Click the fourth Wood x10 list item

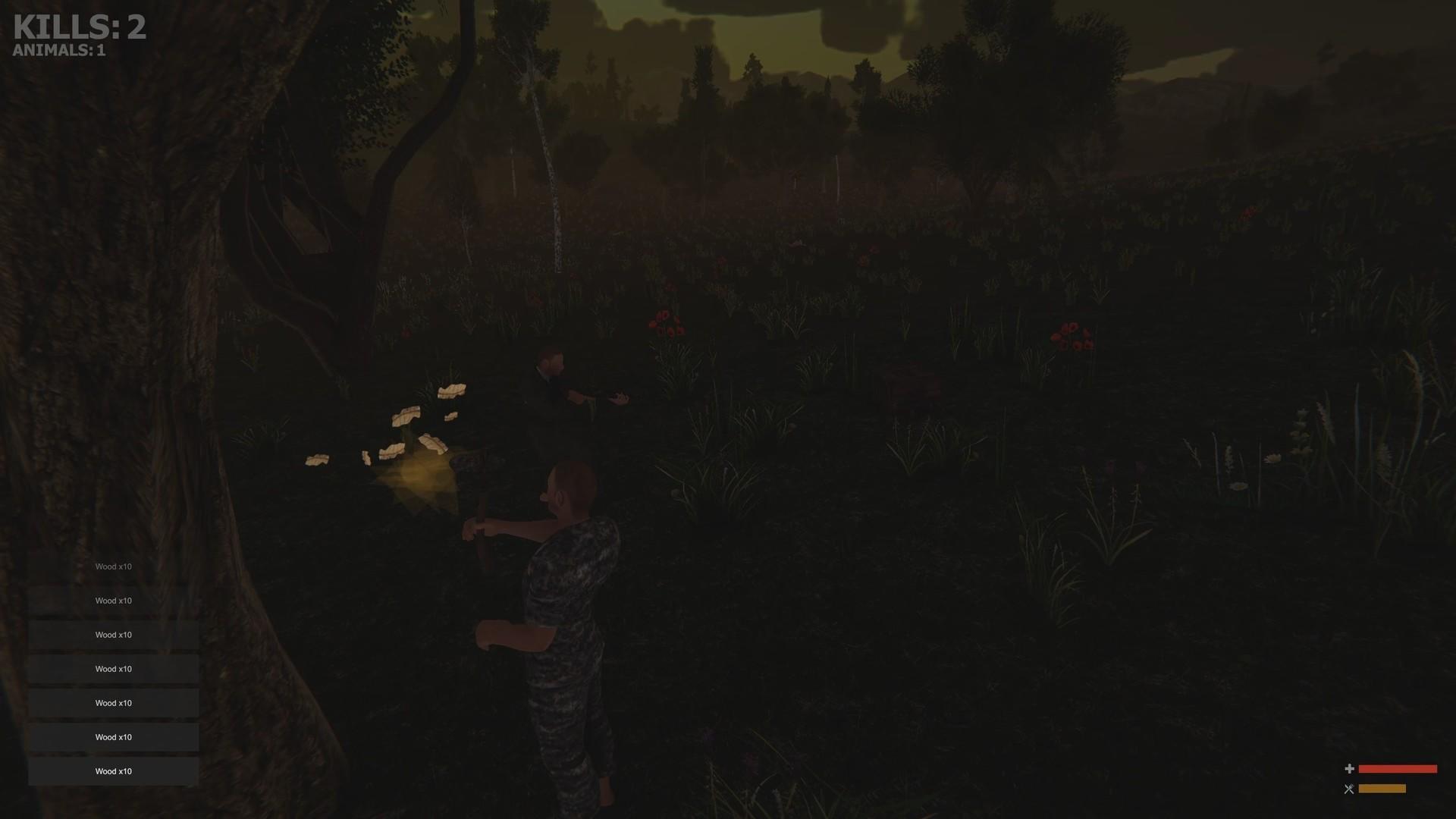(x=112, y=668)
